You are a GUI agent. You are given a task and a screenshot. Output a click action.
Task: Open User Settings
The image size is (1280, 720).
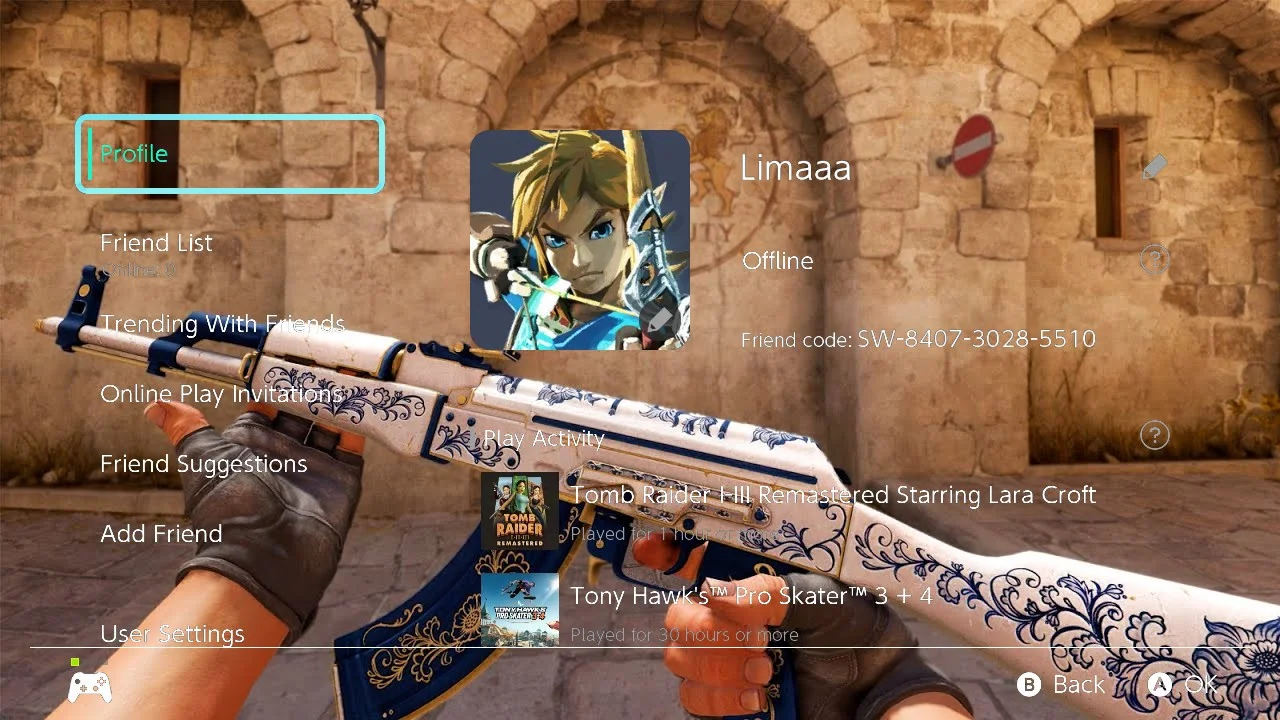(172, 634)
